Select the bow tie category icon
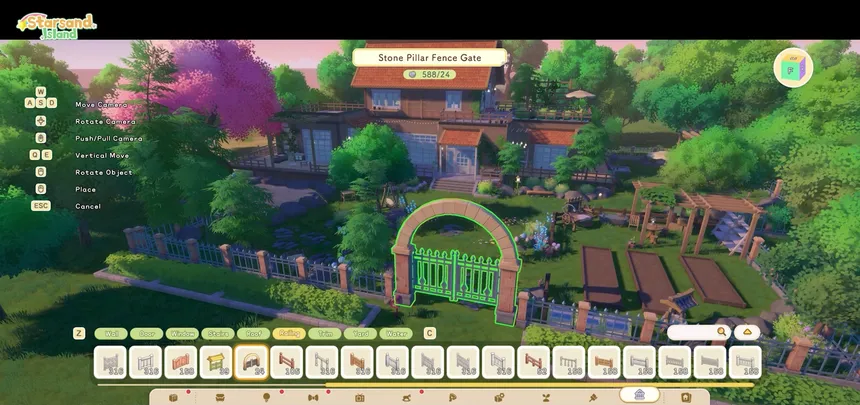 coord(313,397)
